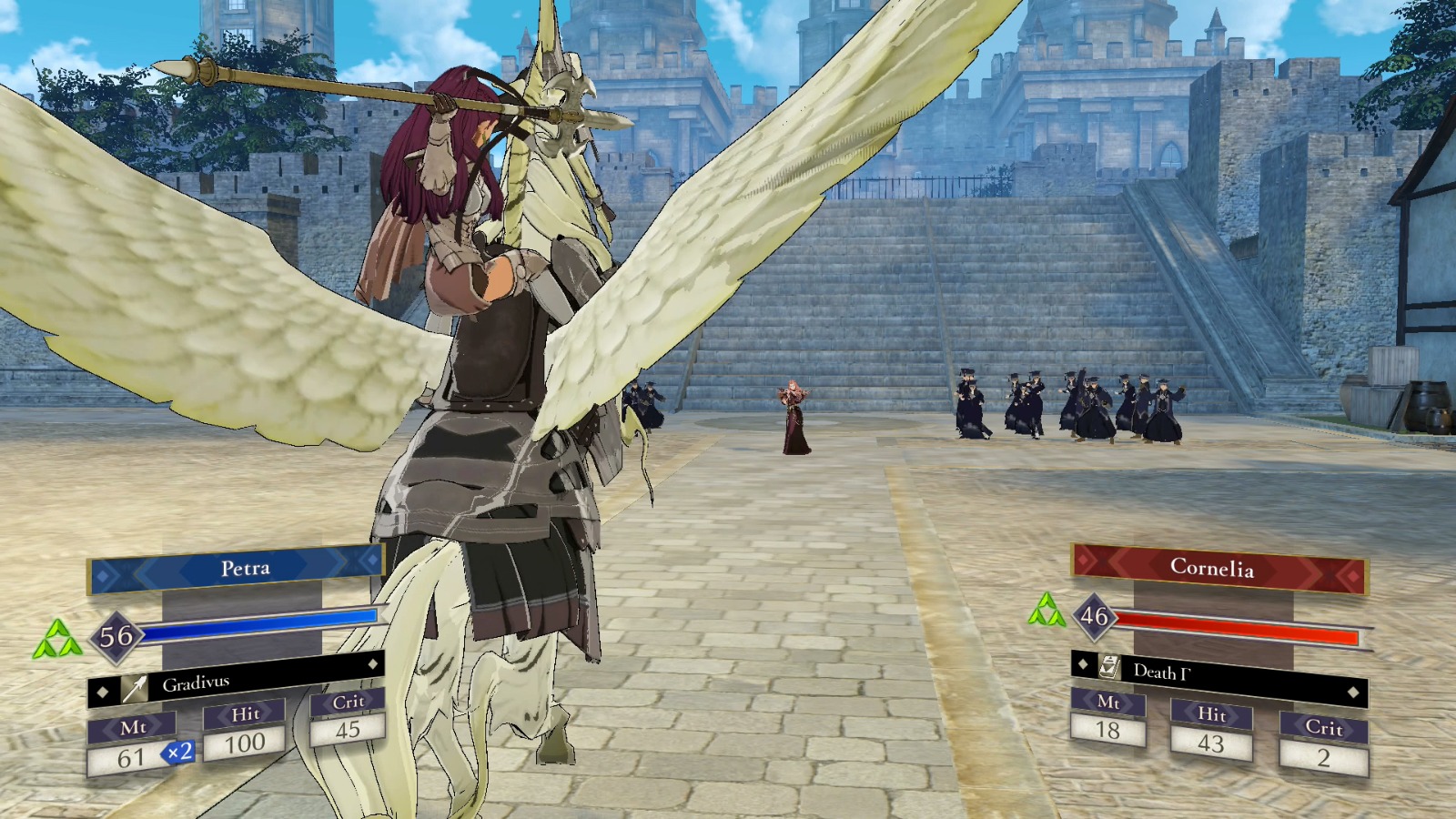This screenshot has height=819, width=1456.
Task: Click Petra's Mt stat box showing 61
Action: click(133, 754)
